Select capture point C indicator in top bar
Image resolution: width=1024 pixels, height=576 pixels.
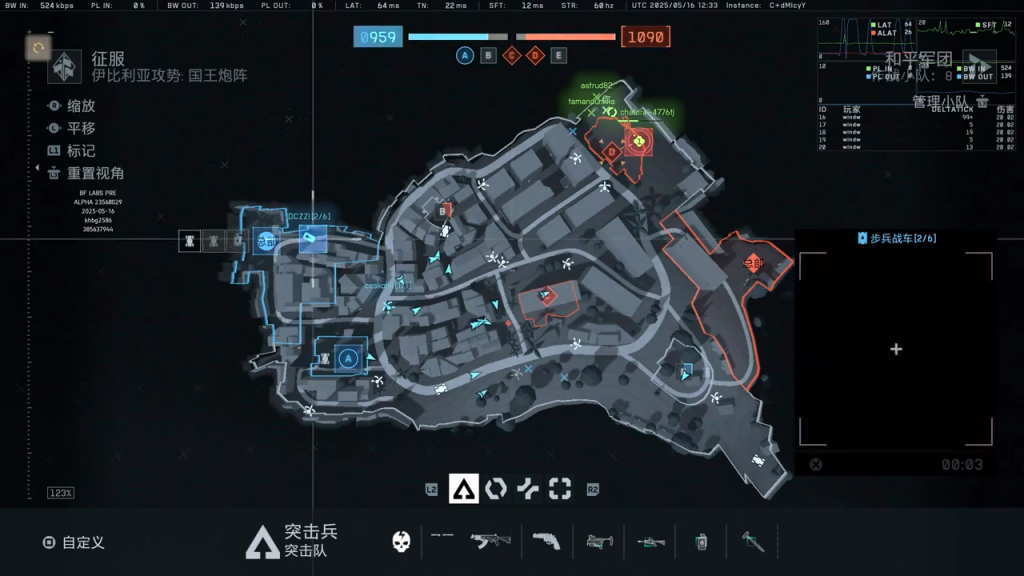point(512,55)
